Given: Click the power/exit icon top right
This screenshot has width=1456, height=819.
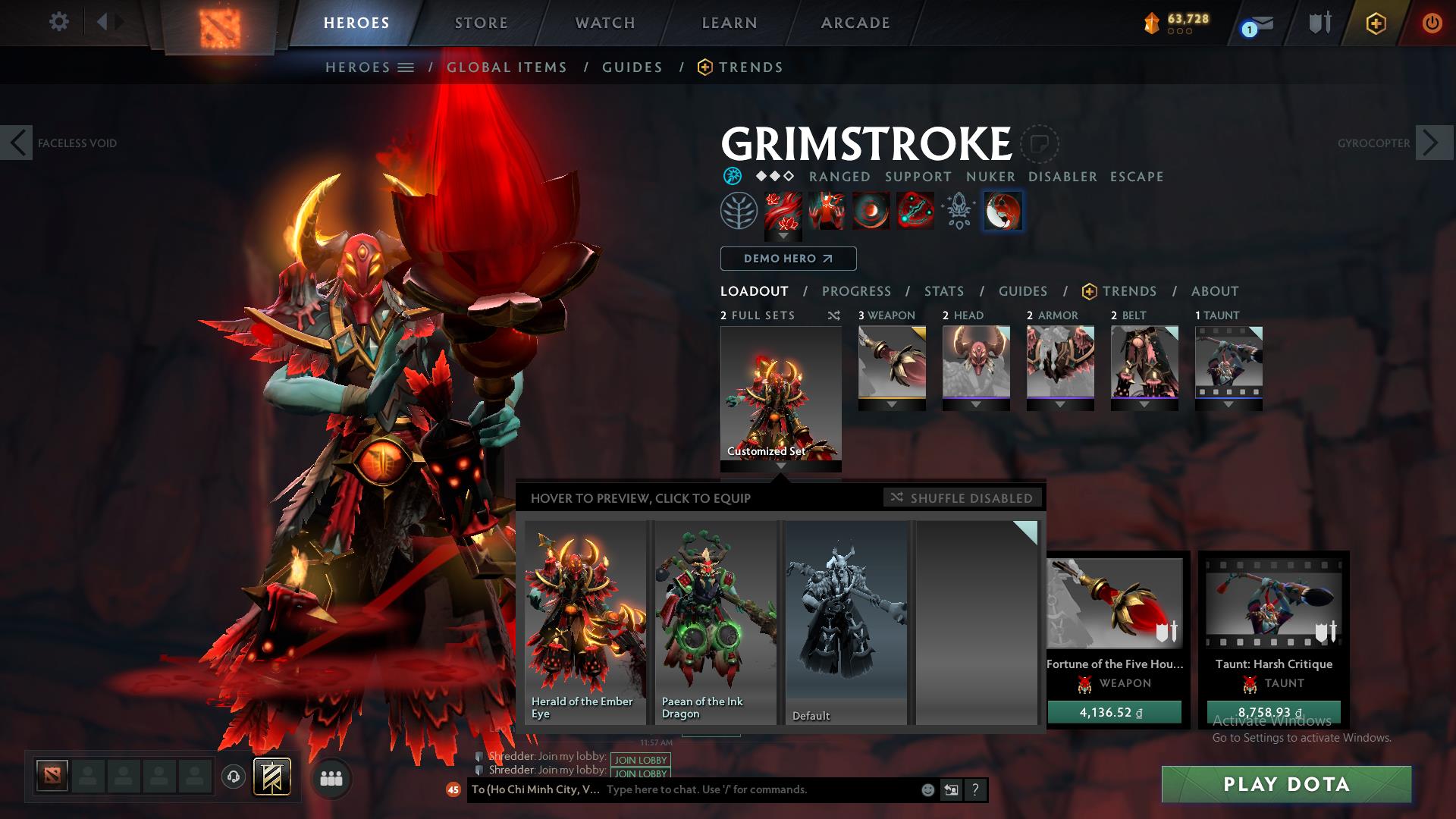Looking at the screenshot, I should point(1432,23).
